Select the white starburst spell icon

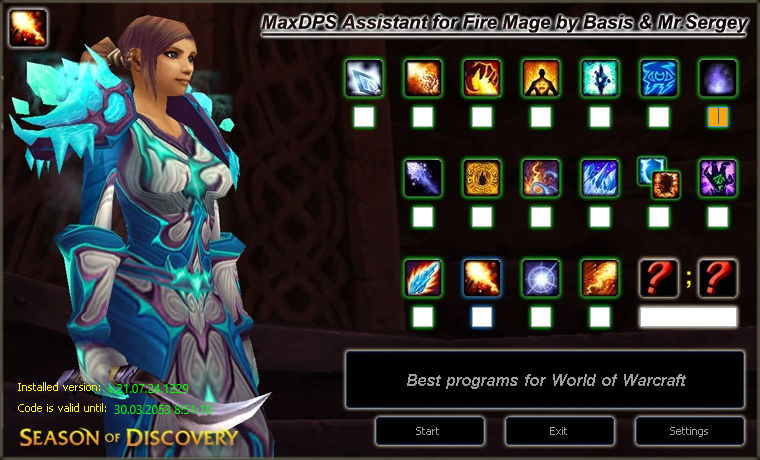point(541,278)
